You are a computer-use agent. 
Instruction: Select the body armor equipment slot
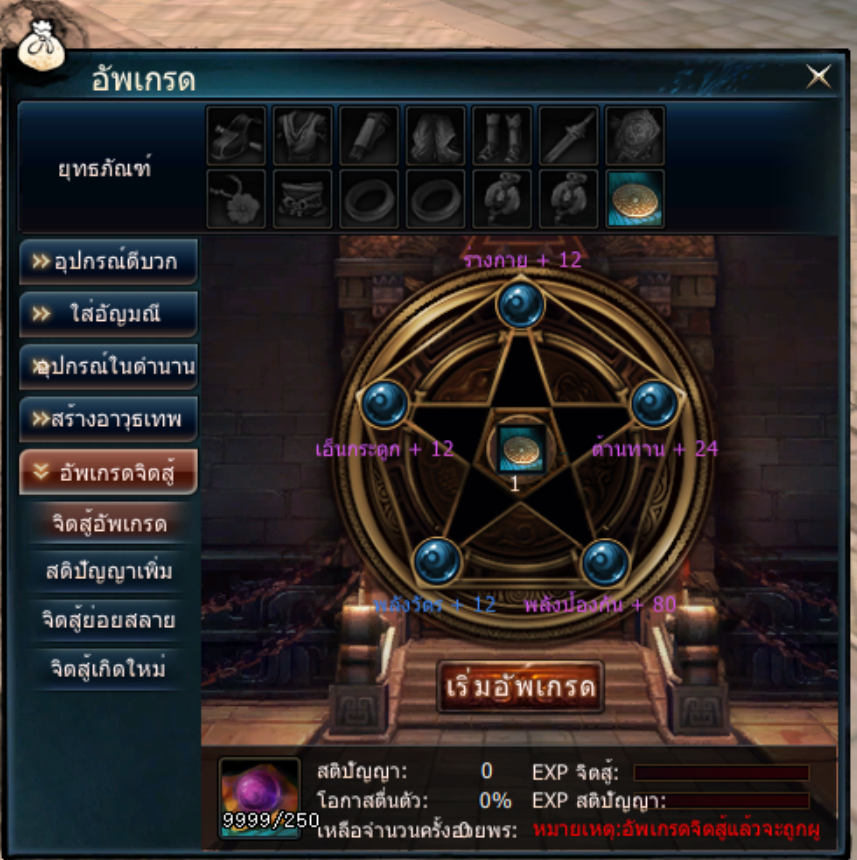click(x=302, y=135)
